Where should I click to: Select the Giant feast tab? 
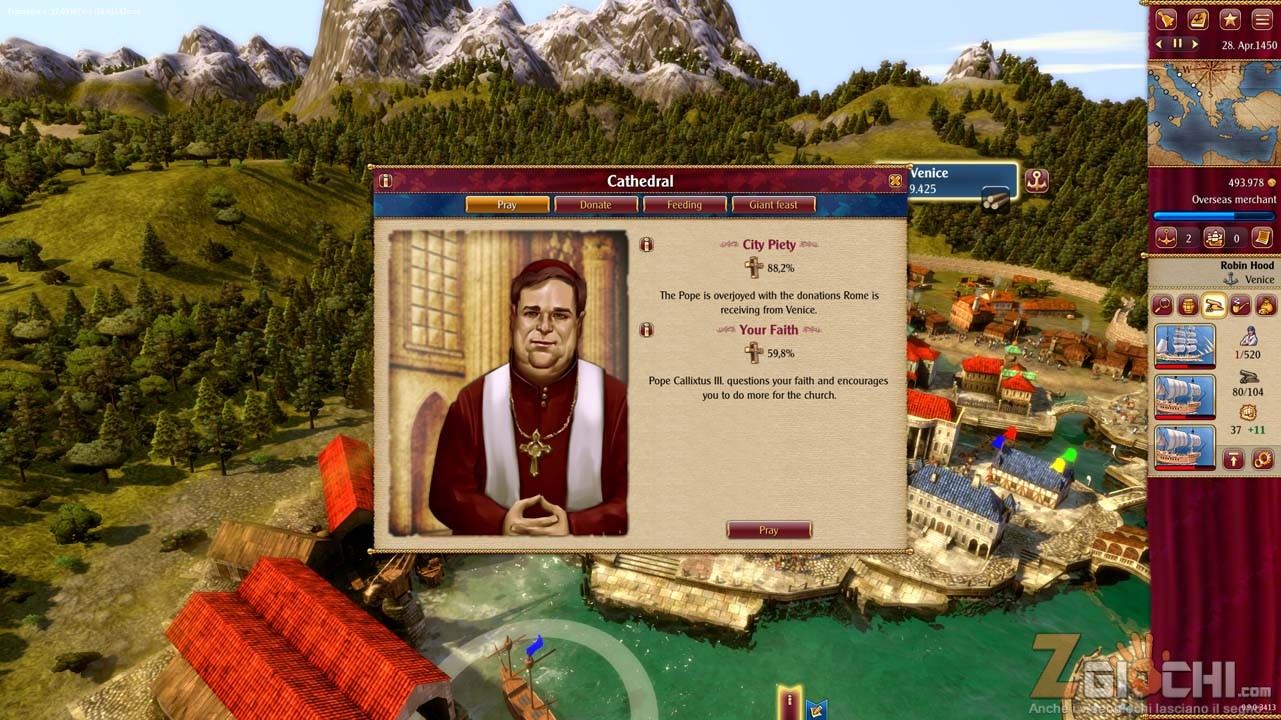coord(773,205)
